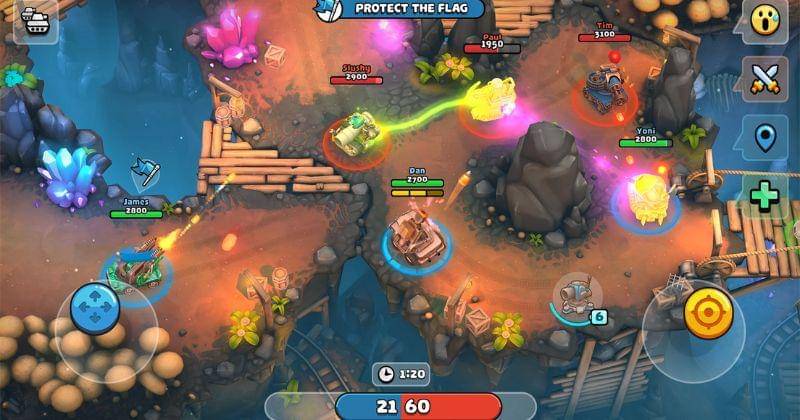Tap the green plus heal signal
This screenshot has width=800, height=420.
[x=765, y=195]
